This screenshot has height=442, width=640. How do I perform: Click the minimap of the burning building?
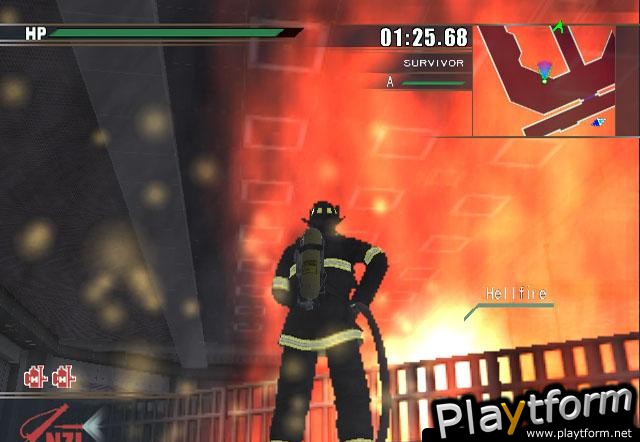(x=556, y=81)
